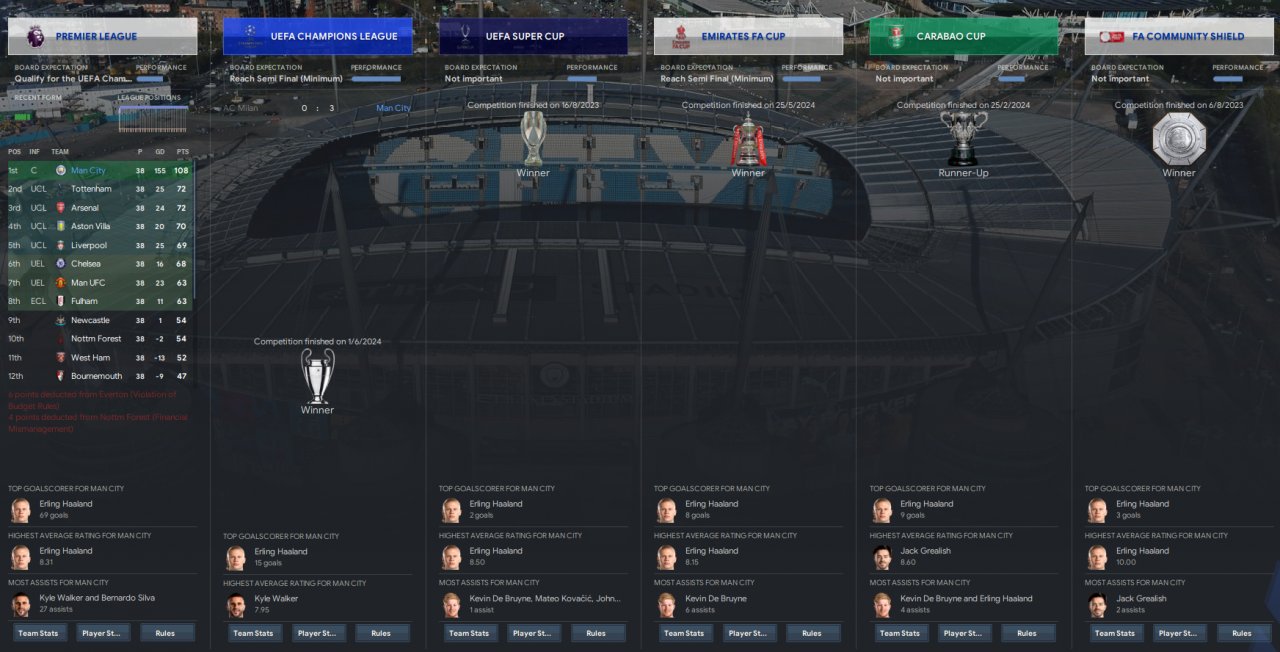This screenshot has width=1280, height=652.
Task: Choose Arsenal in the league table
Action: 85,208
